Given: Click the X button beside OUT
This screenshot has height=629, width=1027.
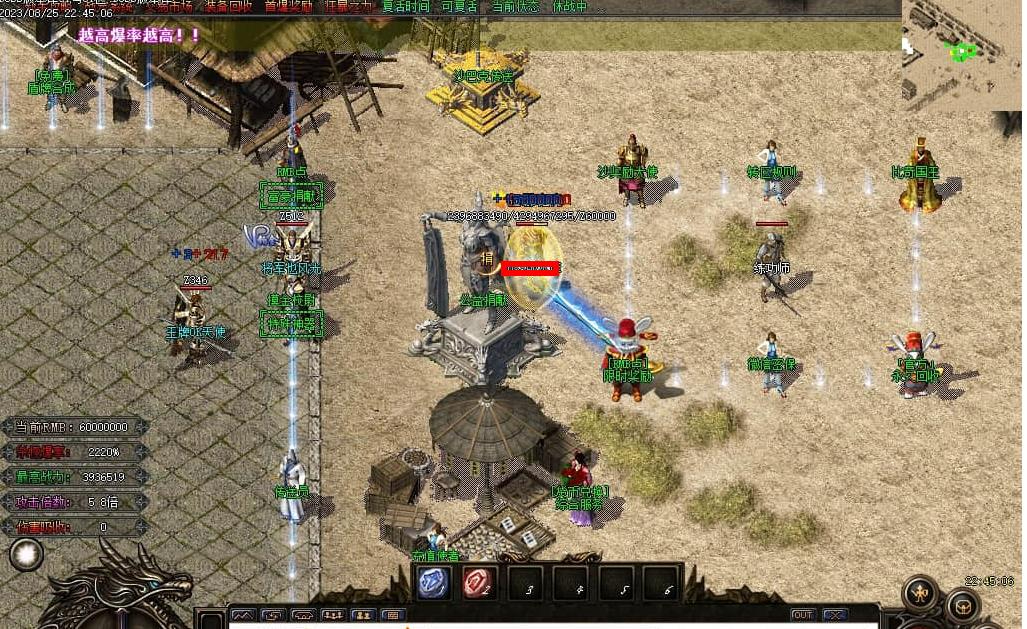Looking at the screenshot, I should click(x=834, y=615).
